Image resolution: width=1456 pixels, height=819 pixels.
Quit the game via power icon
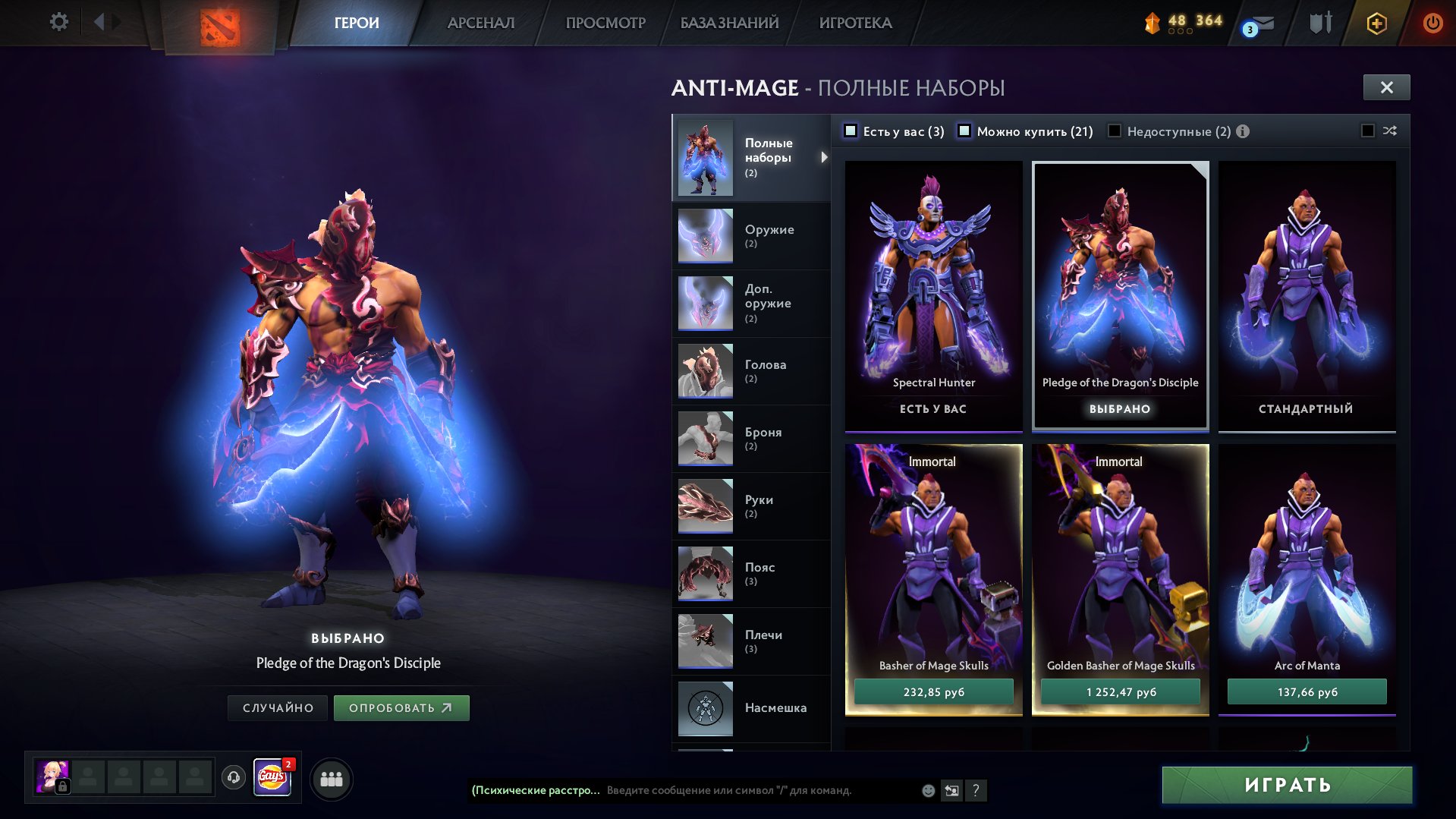pos(1432,23)
